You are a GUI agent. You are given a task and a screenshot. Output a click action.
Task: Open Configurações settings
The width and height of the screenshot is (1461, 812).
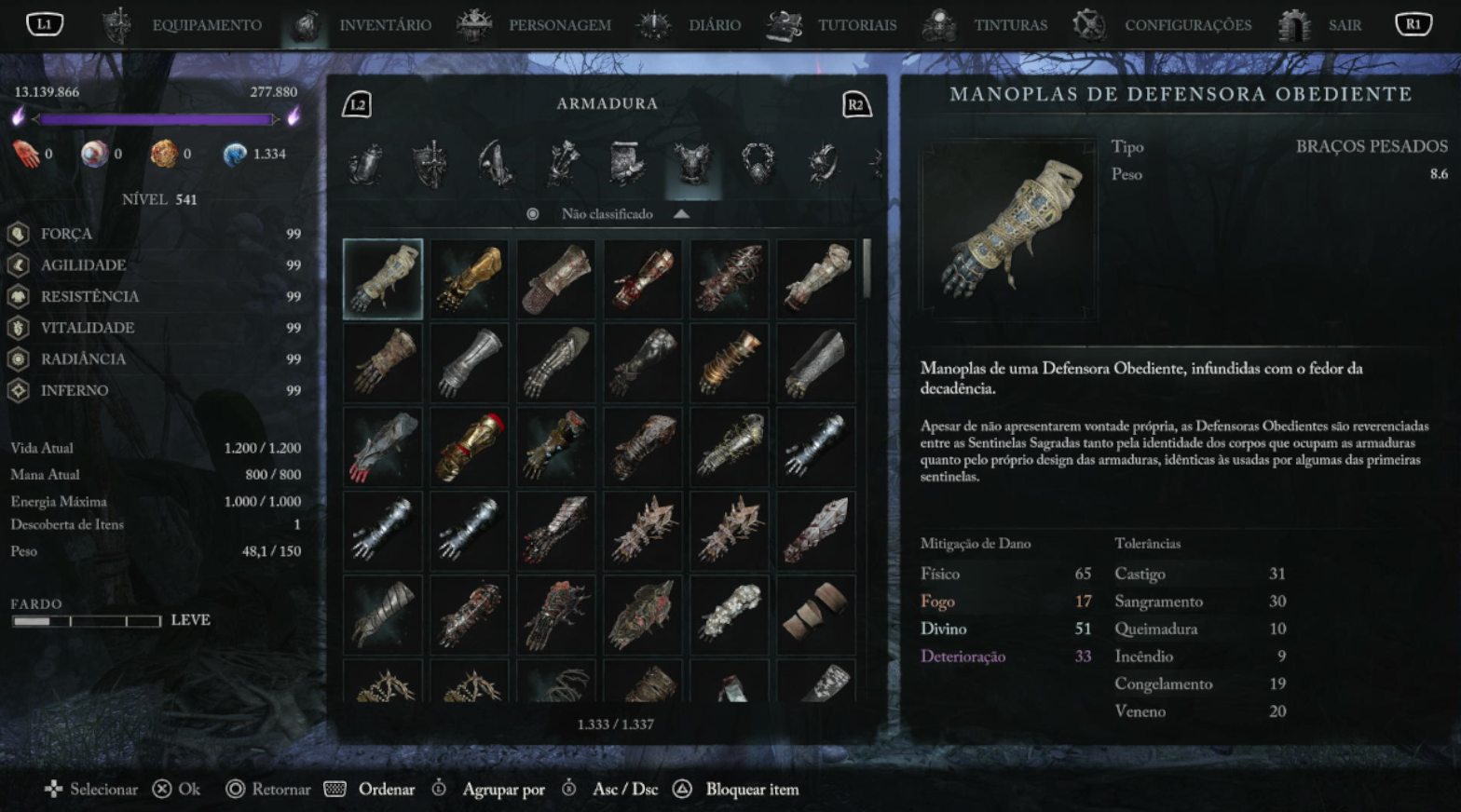click(1187, 25)
